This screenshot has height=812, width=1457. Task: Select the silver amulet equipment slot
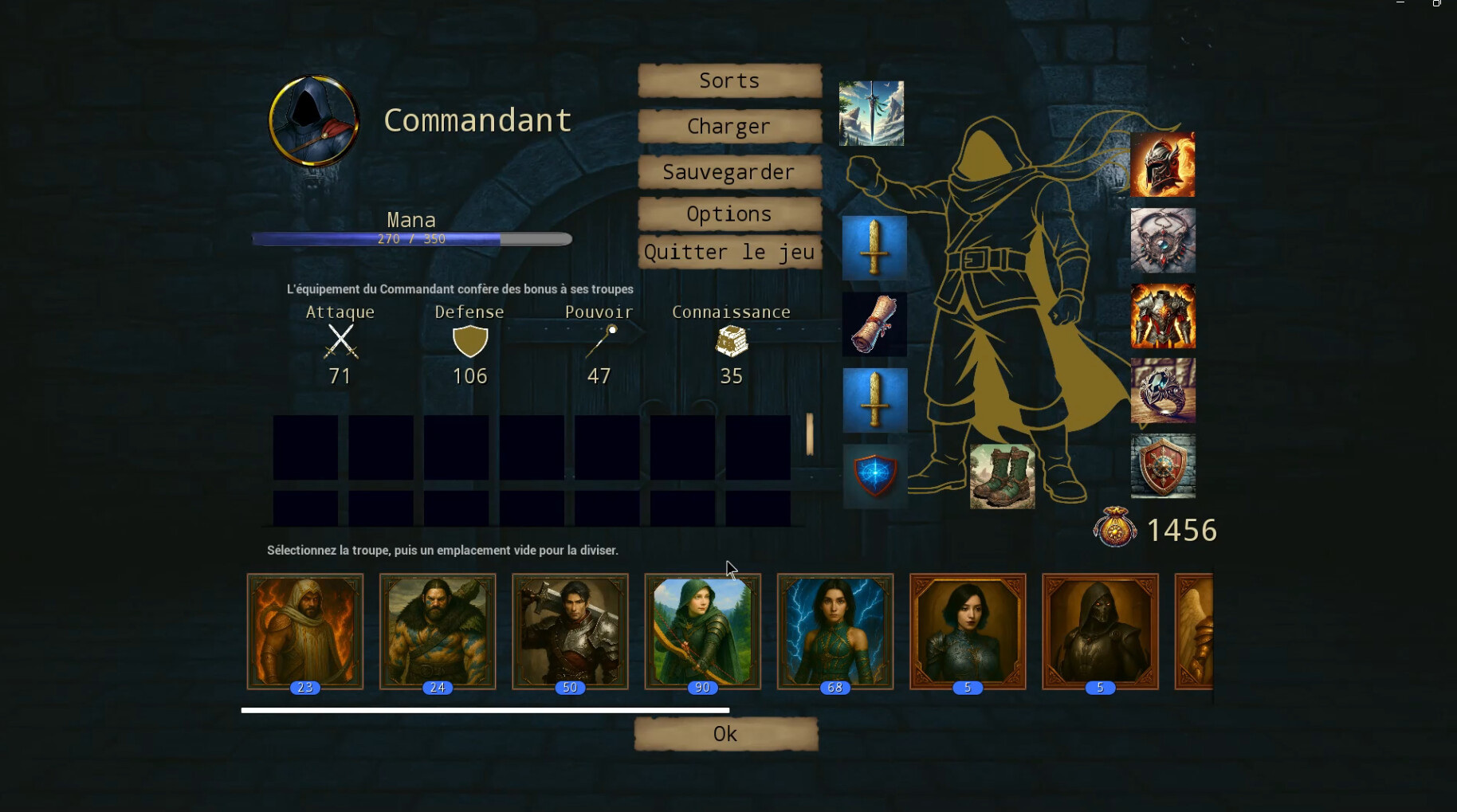pyautogui.click(x=1162, y=241)
